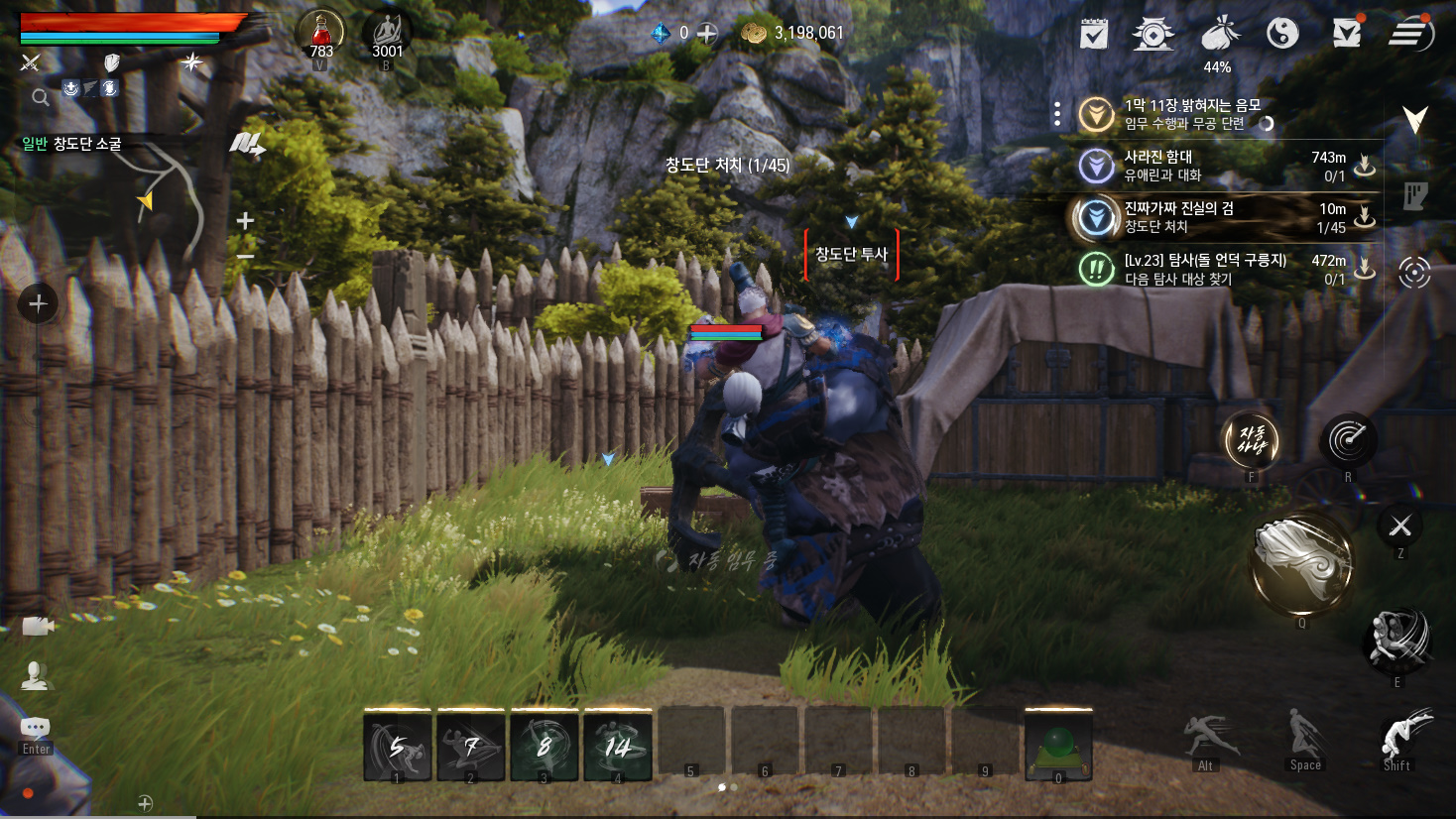Activate the fourth hotbar skill
1456x819 pixels.
click(618, 746)
